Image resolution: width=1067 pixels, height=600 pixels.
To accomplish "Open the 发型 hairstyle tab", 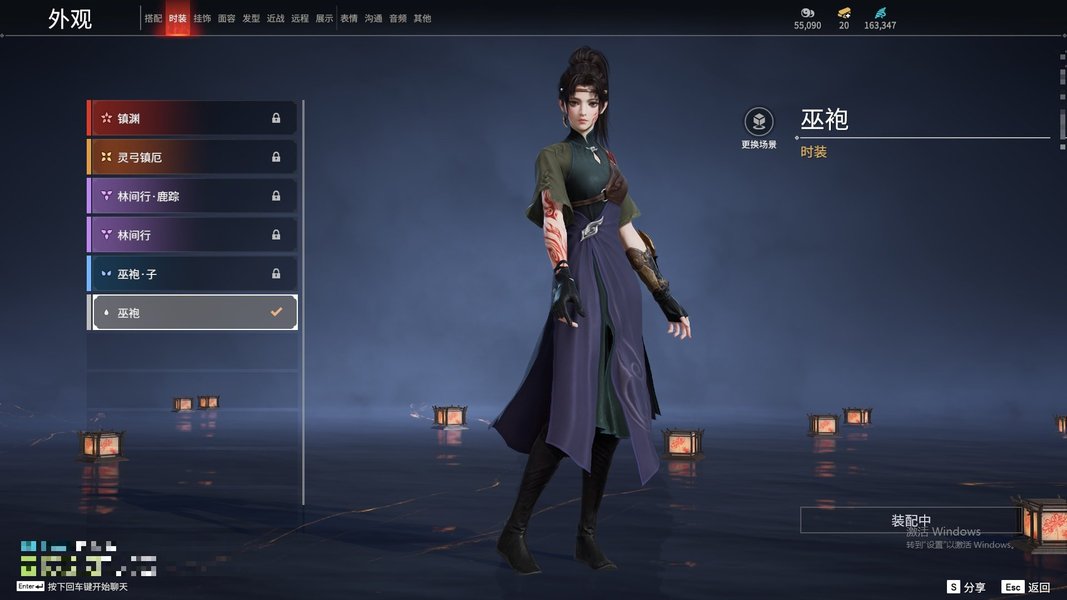I will tap(251, 19).
